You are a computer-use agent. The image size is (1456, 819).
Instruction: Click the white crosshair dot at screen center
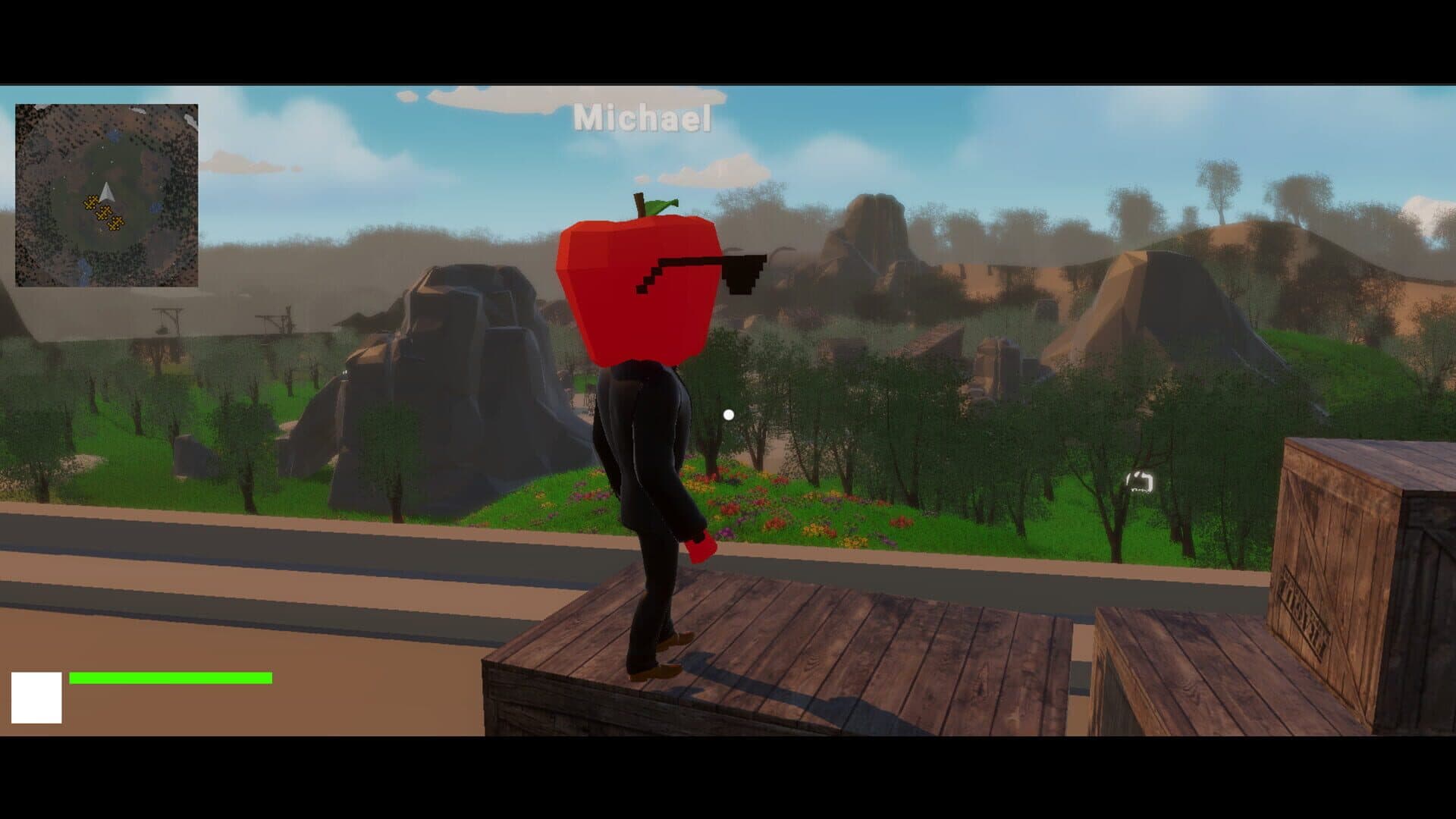730,413
